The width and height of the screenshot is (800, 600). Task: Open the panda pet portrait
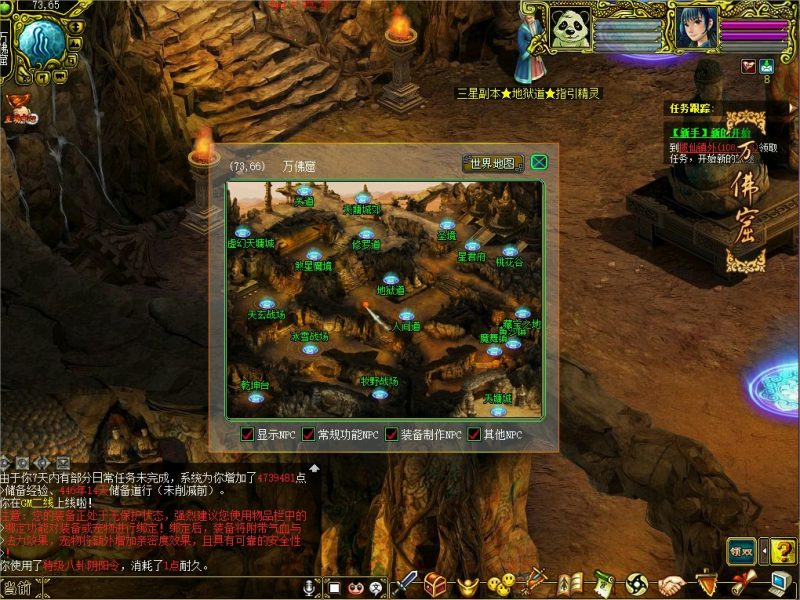point(571,27)
